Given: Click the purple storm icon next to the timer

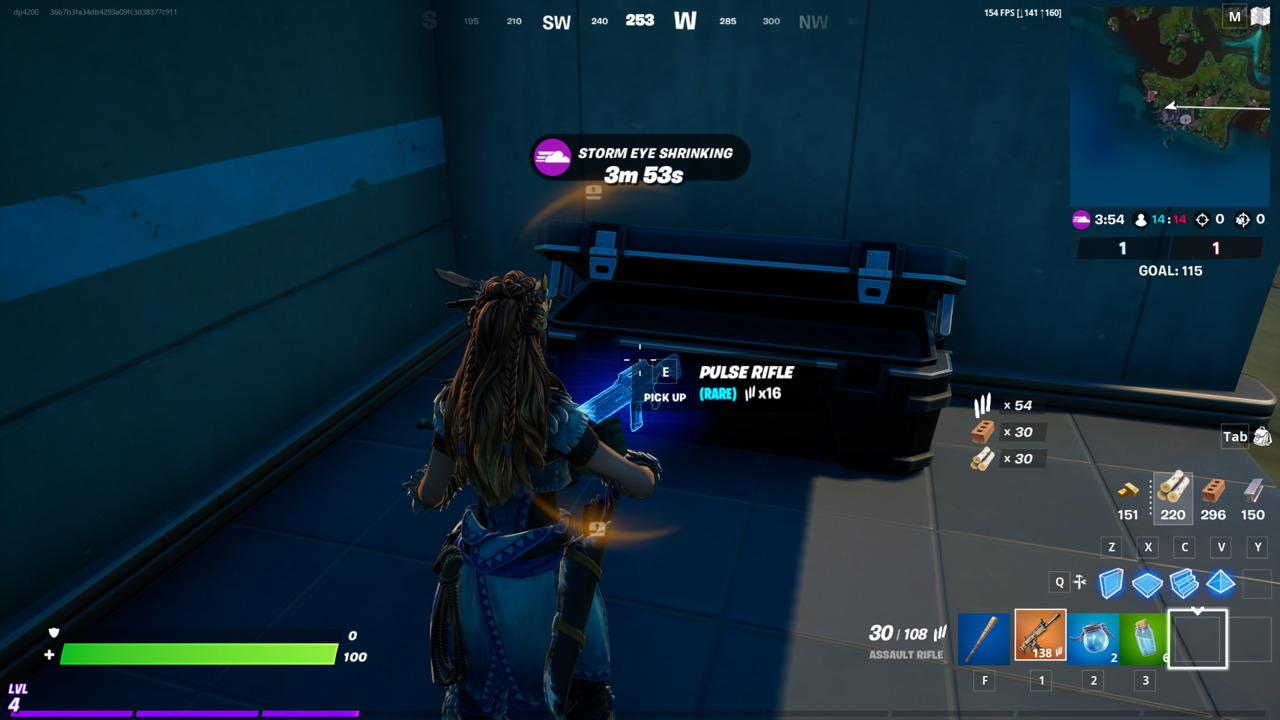Looking at the screenshot, I should click(1083, 220).
